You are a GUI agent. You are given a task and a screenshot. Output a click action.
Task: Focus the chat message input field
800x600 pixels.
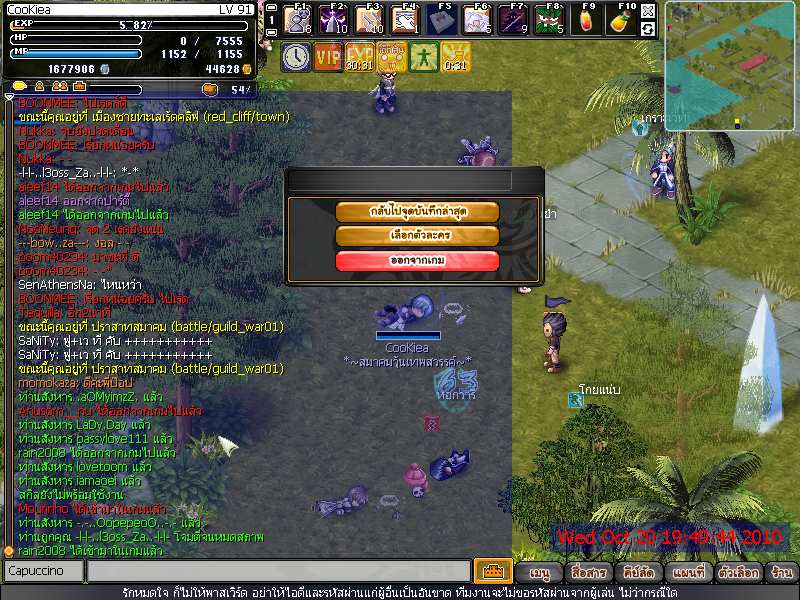coord(278,571)
